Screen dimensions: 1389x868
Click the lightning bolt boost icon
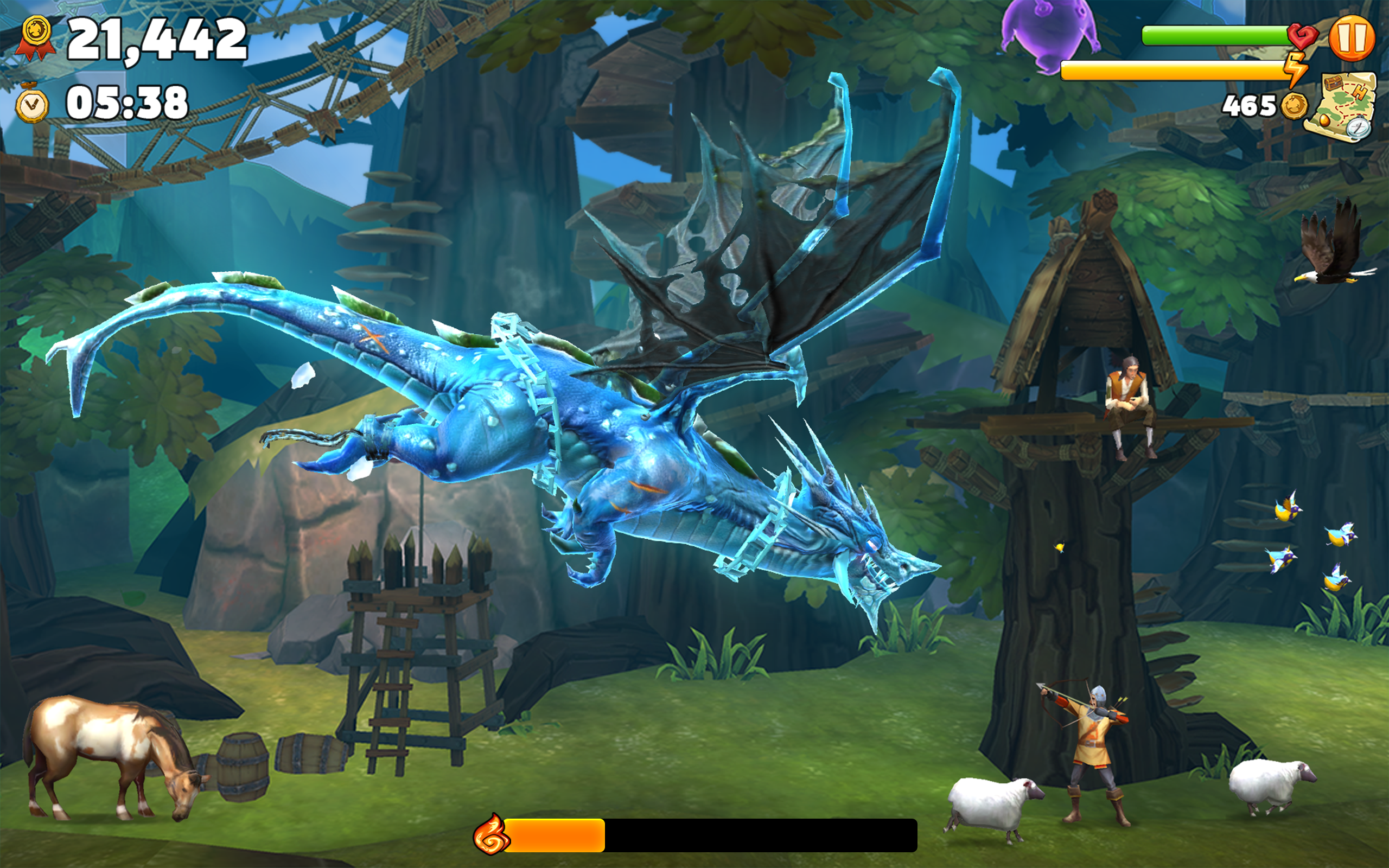(x=1297, y=69)
